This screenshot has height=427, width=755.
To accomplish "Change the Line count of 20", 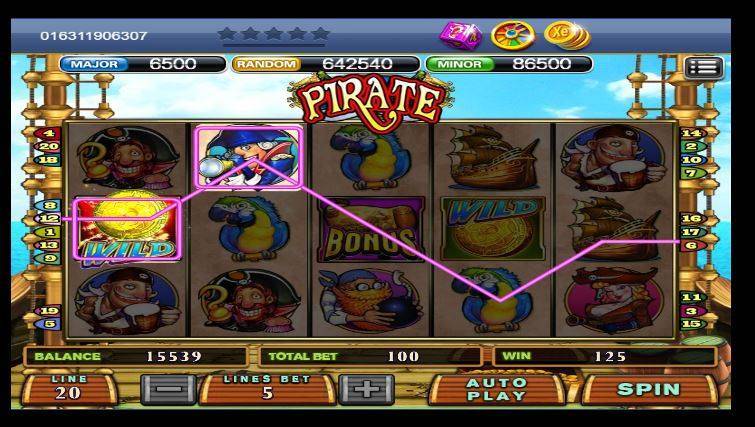I will tap(70, 389).
